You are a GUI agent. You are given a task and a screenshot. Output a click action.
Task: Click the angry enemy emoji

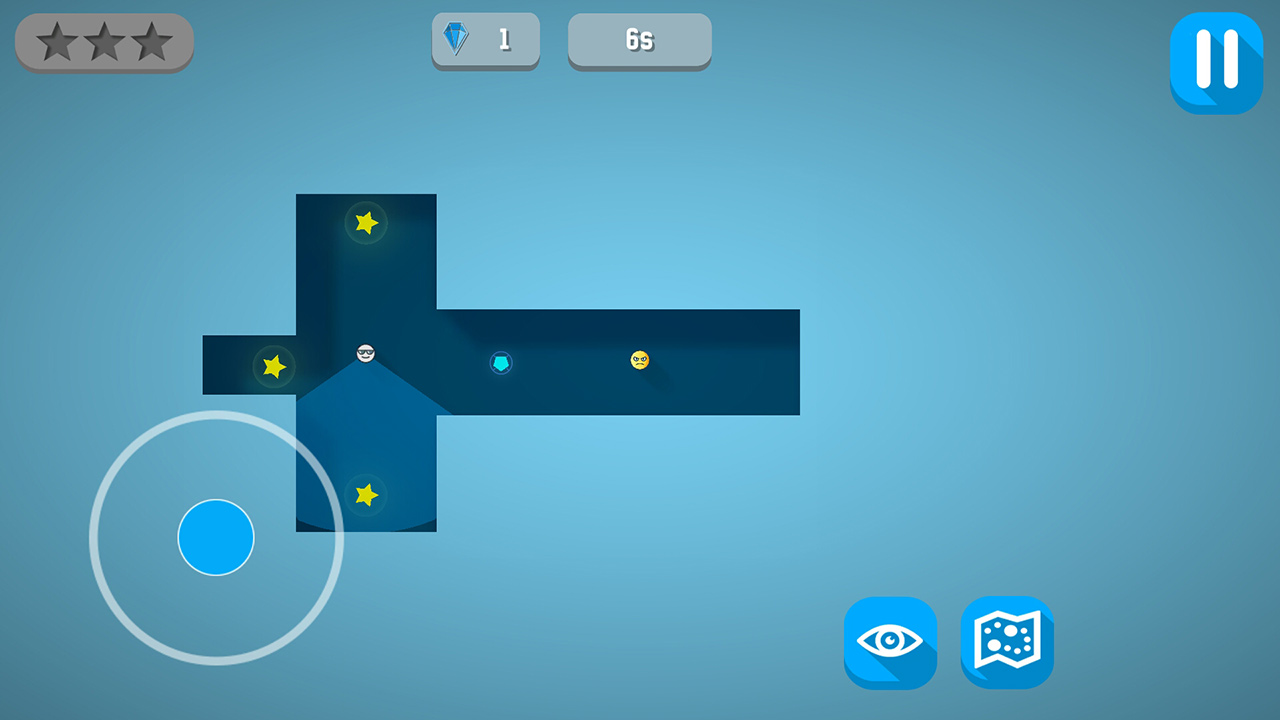[x=638, y=359]
